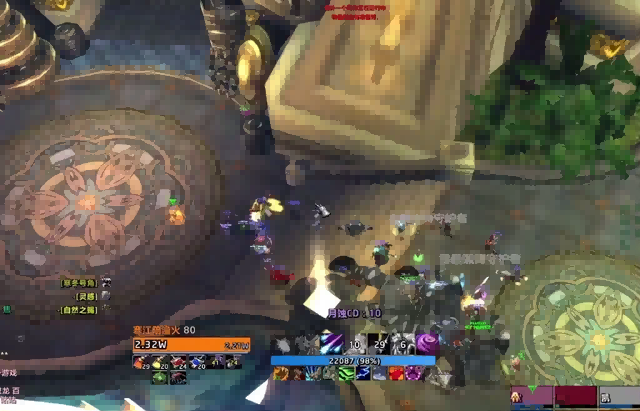The width and height of the screenshot is (640, 411).
Task: Select the pink party member frame
Action: coord(533,397)
